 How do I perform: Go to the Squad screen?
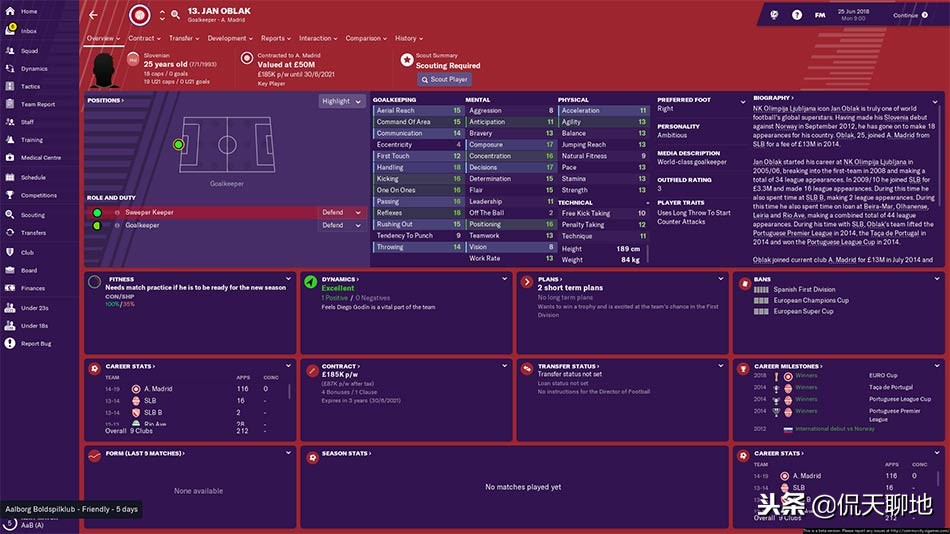coord(29,50)
